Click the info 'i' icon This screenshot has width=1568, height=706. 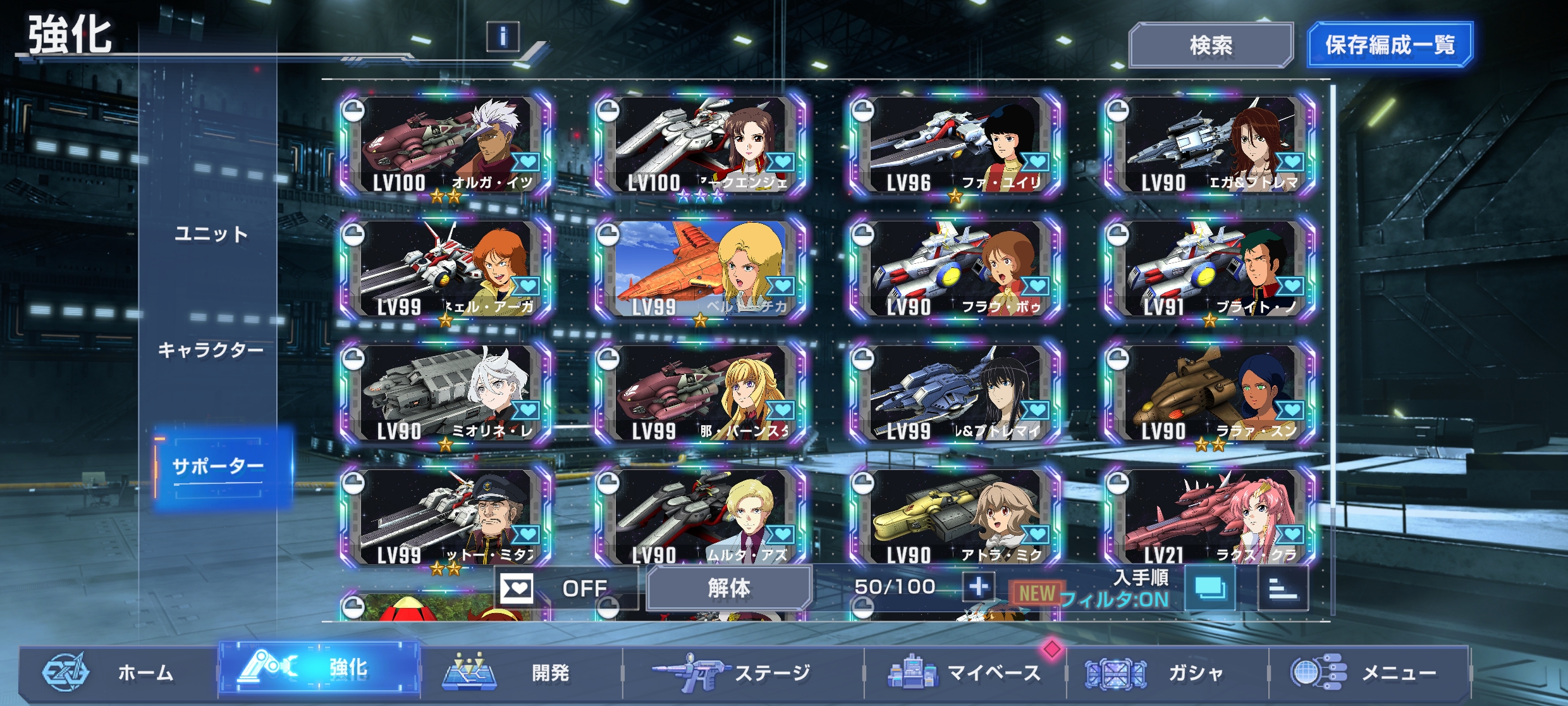[x=503, y=37]
